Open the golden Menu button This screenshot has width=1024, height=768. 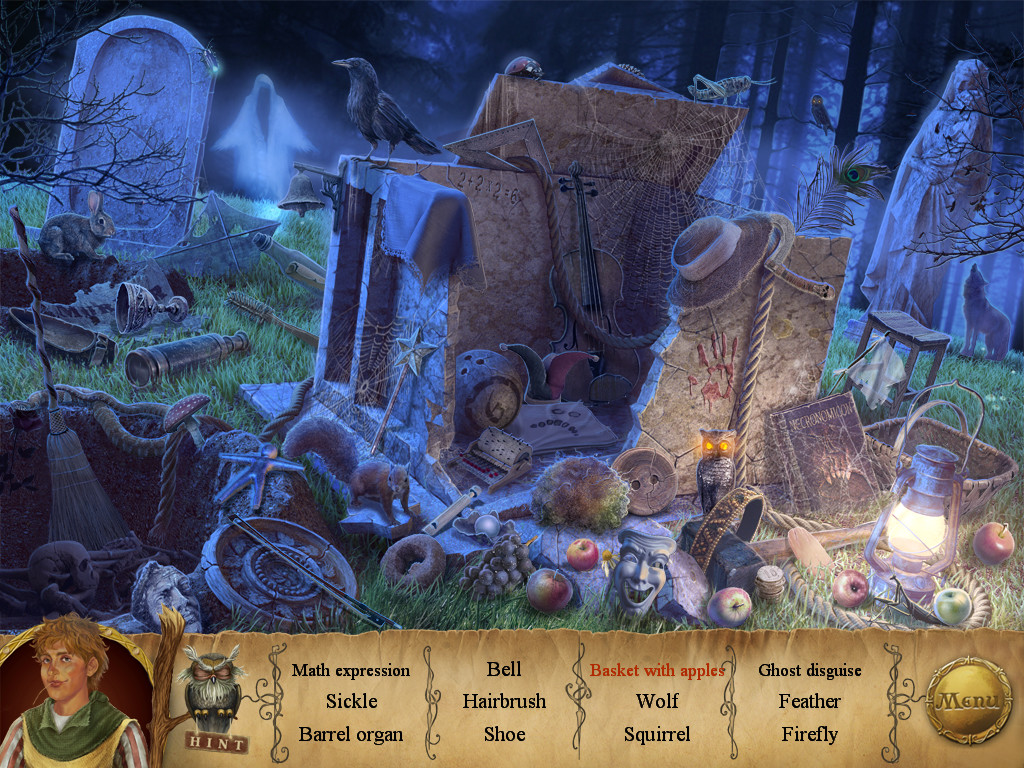(968, 699)
